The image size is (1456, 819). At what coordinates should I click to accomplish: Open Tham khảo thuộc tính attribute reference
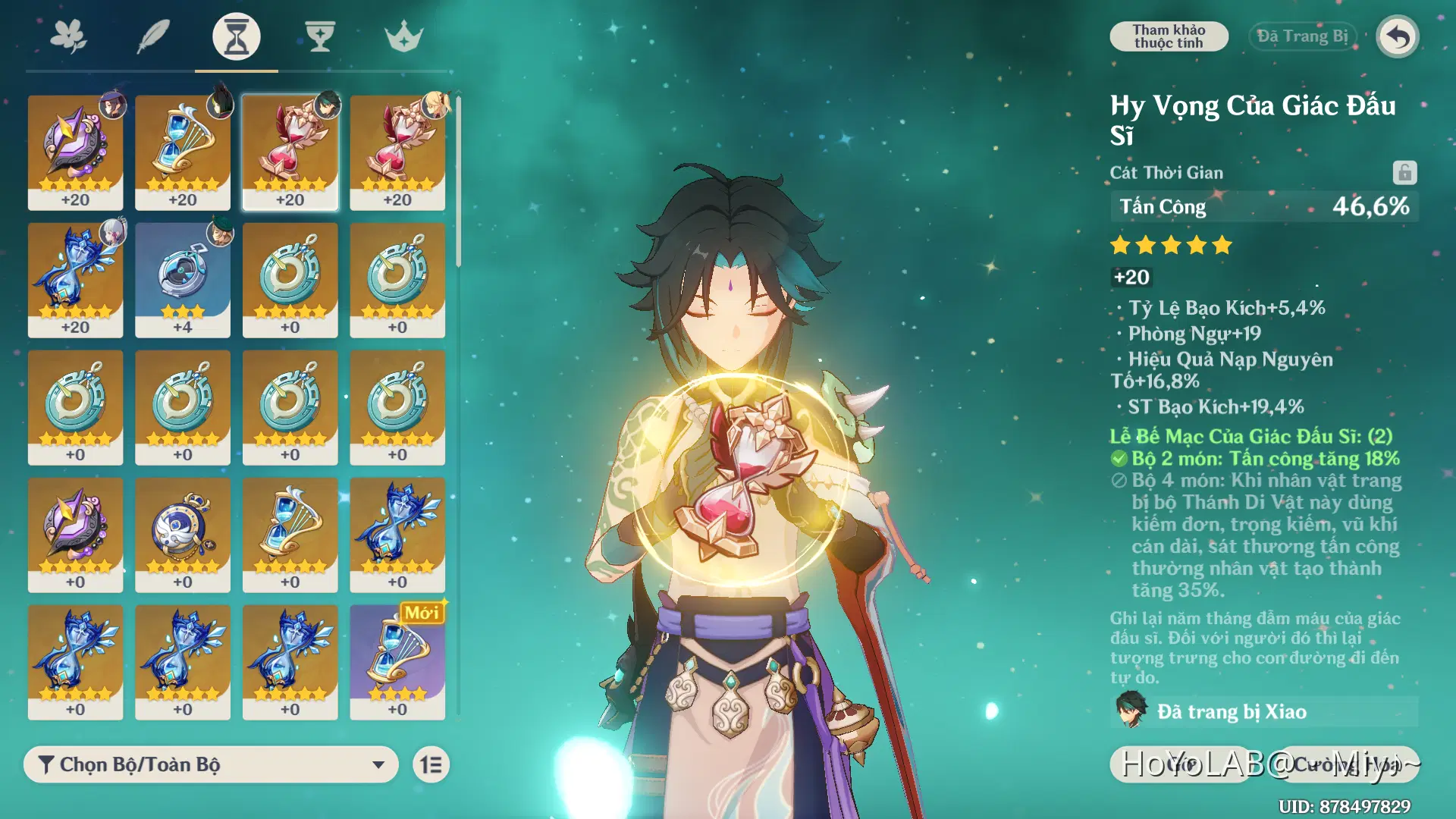(1169, 36)
